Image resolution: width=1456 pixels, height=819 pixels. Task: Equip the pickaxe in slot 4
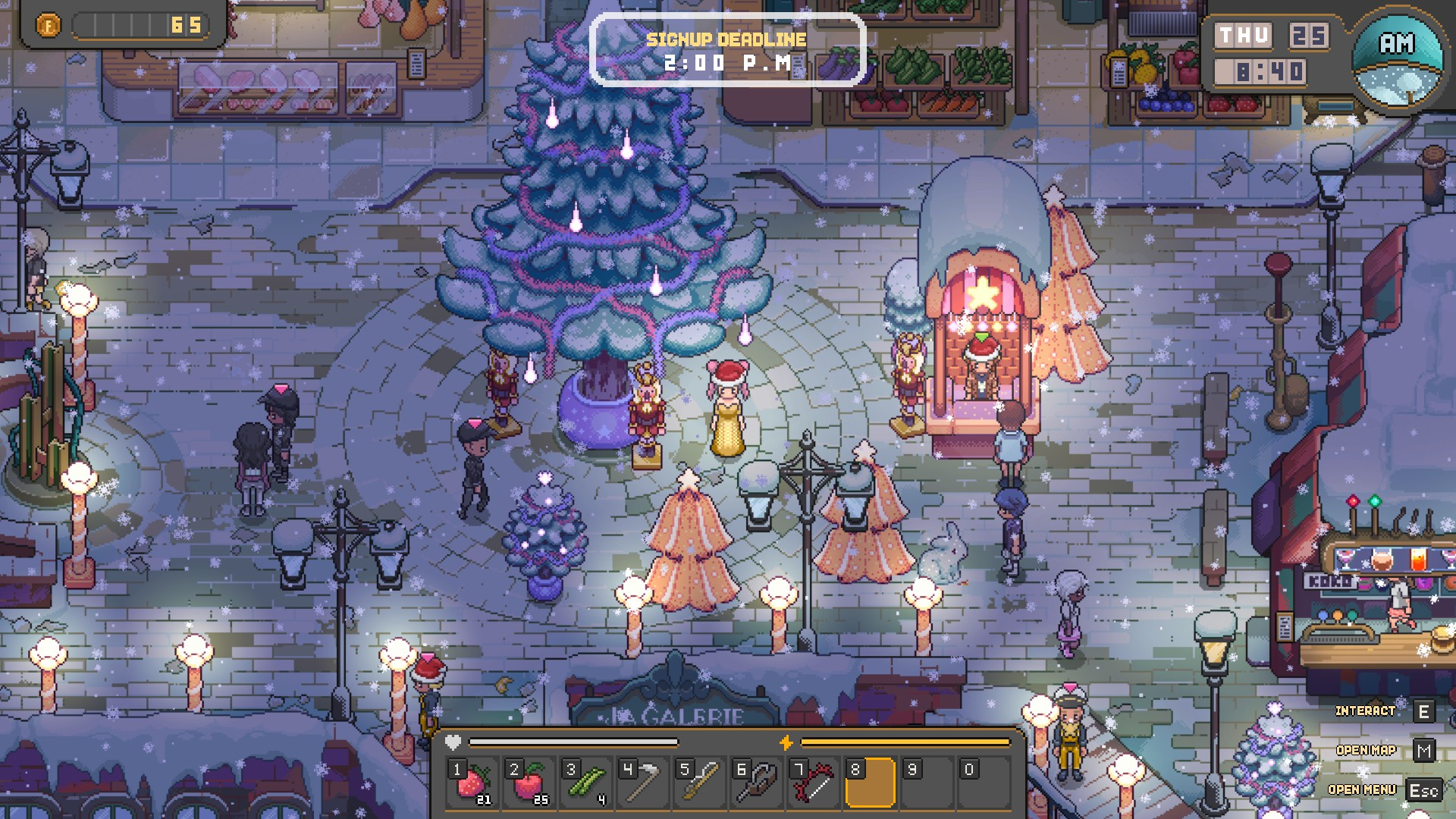point(643,783)
